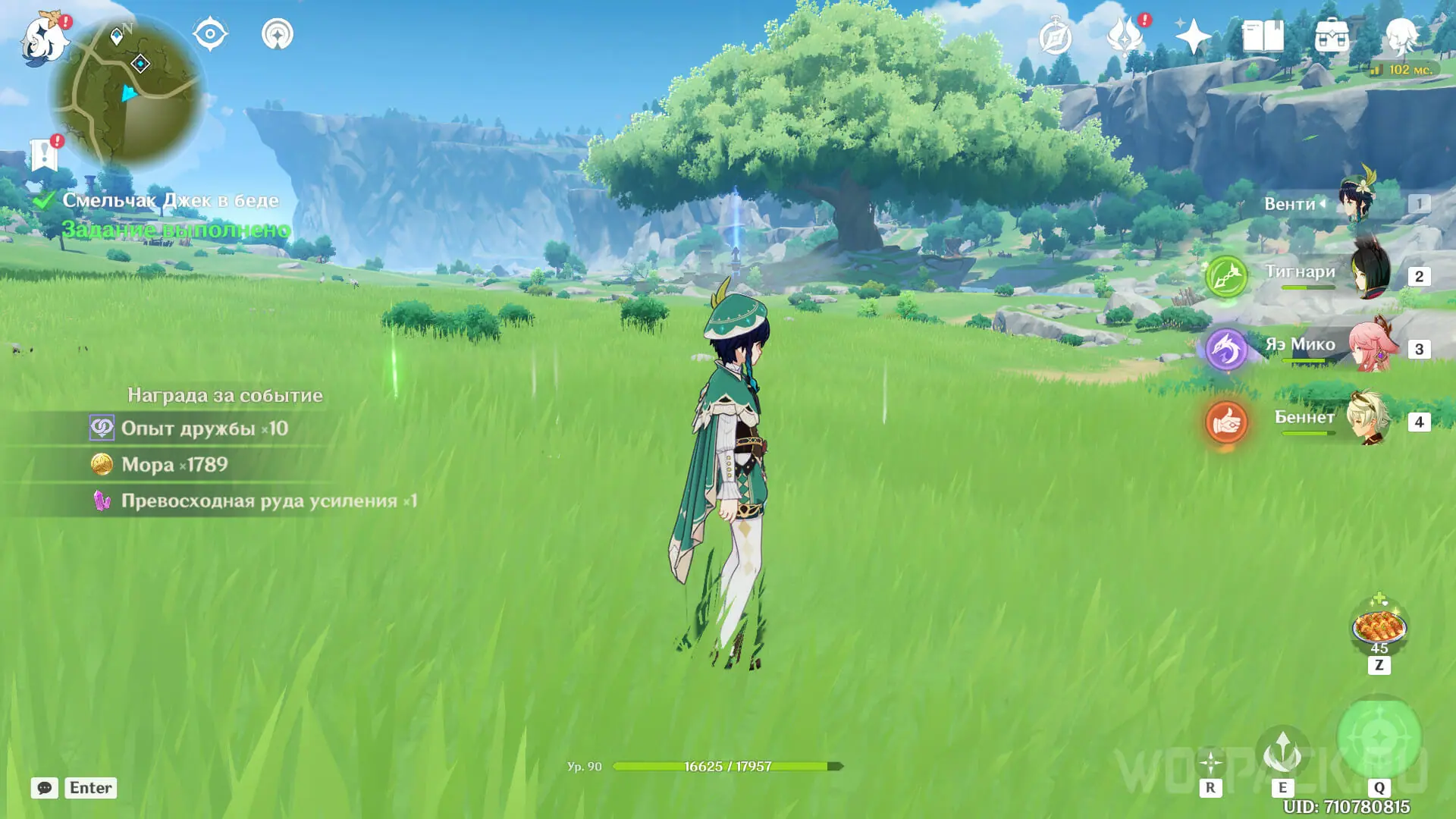
Task: Open the compass events icon
Action: point(1056,36)
